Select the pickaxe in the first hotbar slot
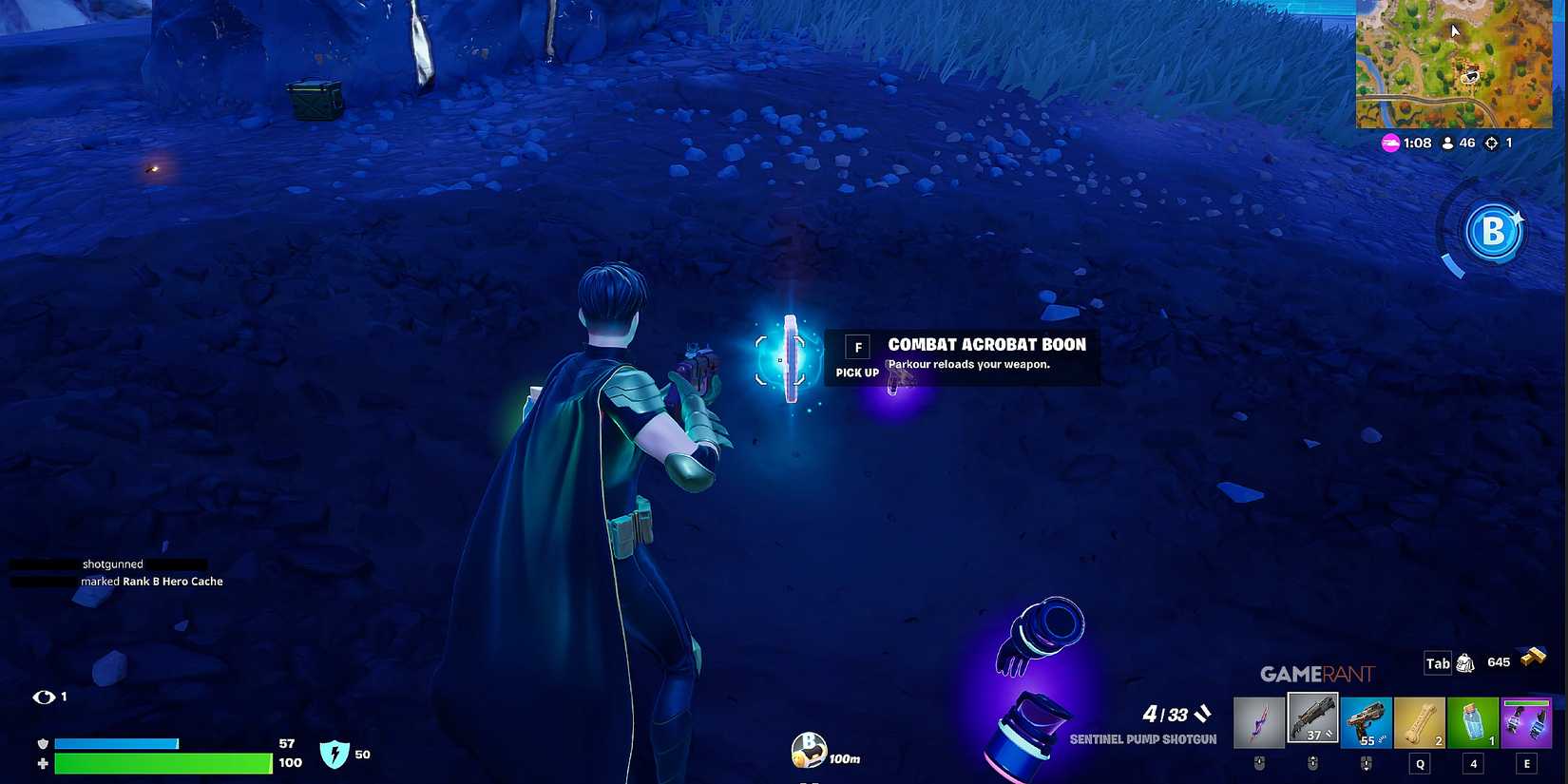Screen dimensions: 1568x784 (x=1259, y=719)
